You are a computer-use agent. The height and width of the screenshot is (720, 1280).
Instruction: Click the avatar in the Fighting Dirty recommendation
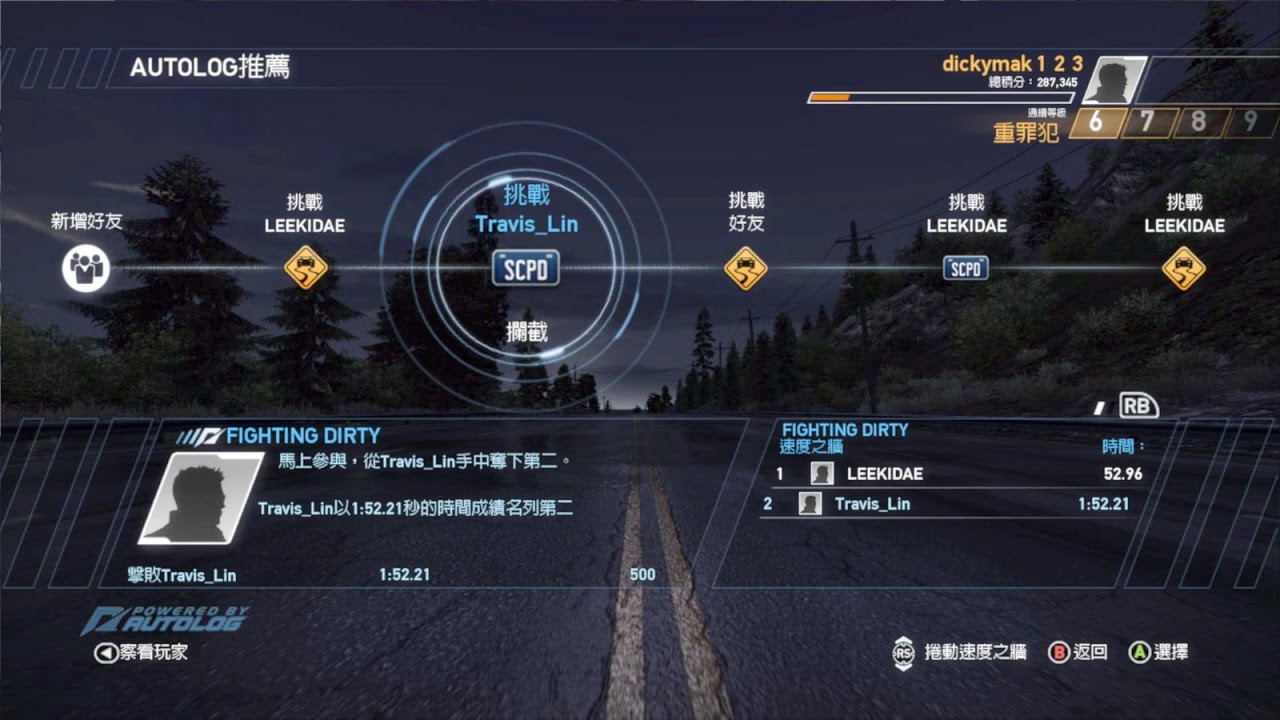[x=200, y=497]
